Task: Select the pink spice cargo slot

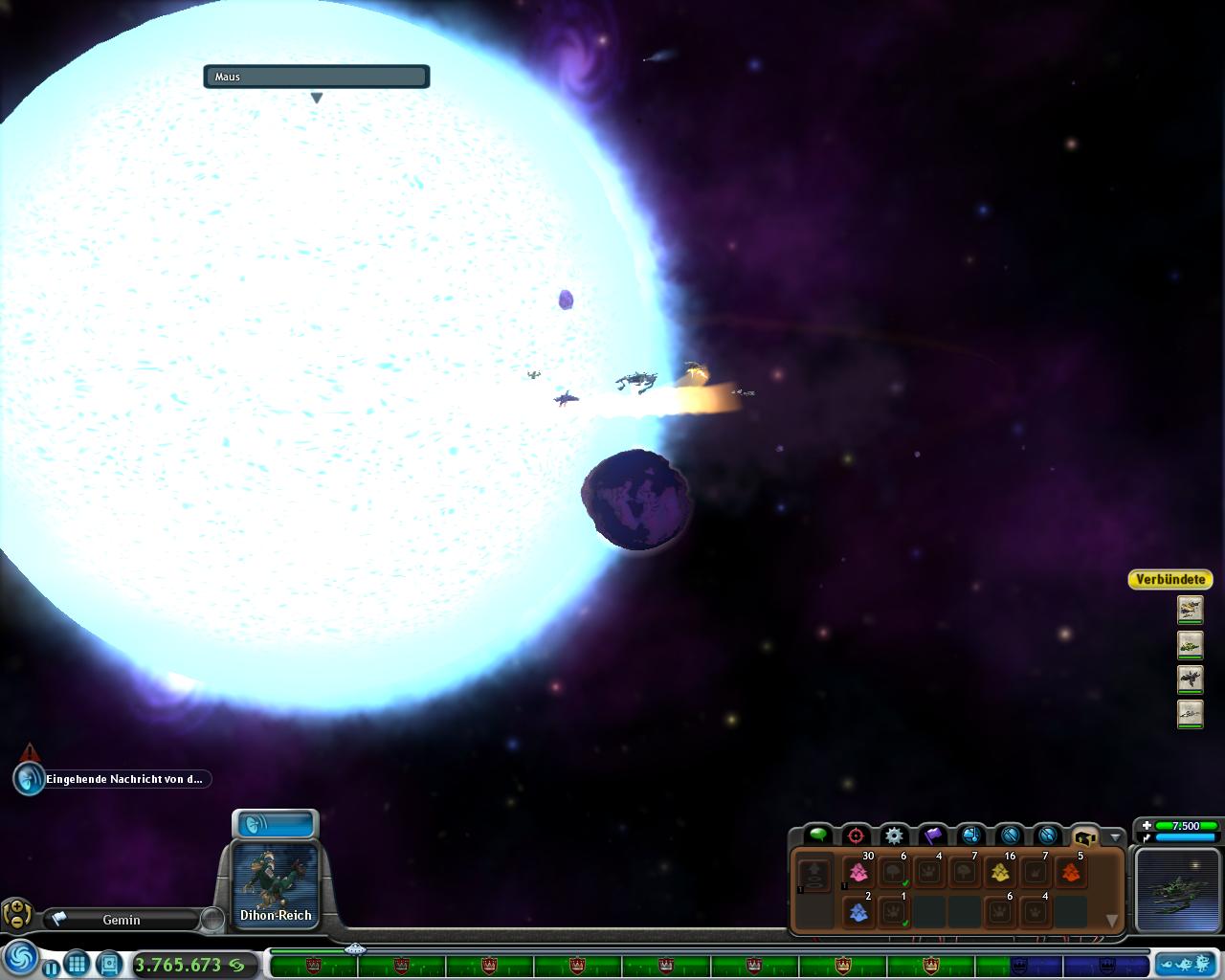Action: pos(858,873)
